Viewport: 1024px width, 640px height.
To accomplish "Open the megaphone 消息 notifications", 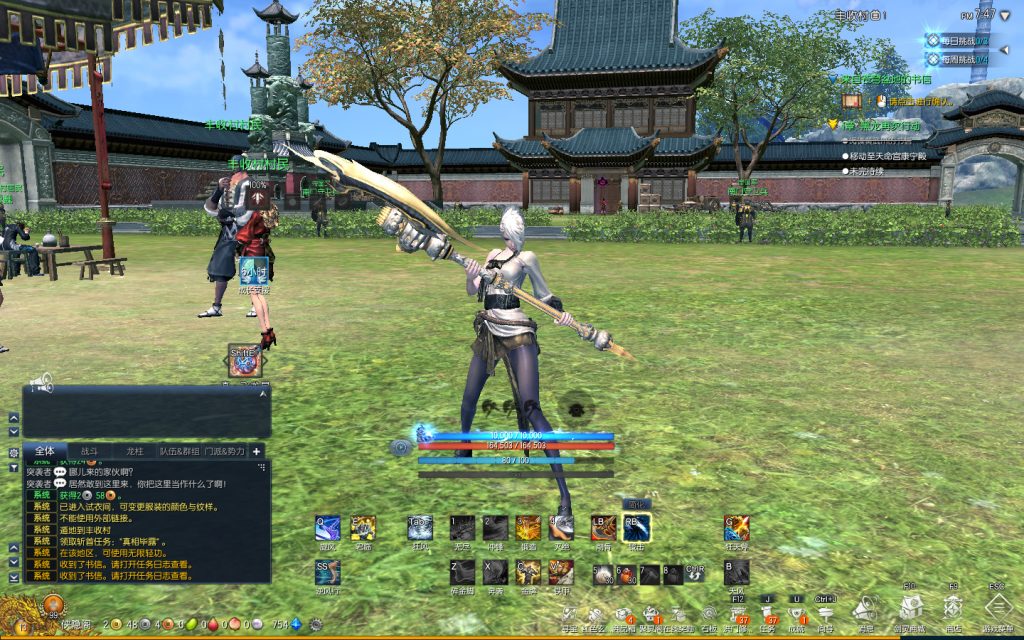I will pos(866,610).
